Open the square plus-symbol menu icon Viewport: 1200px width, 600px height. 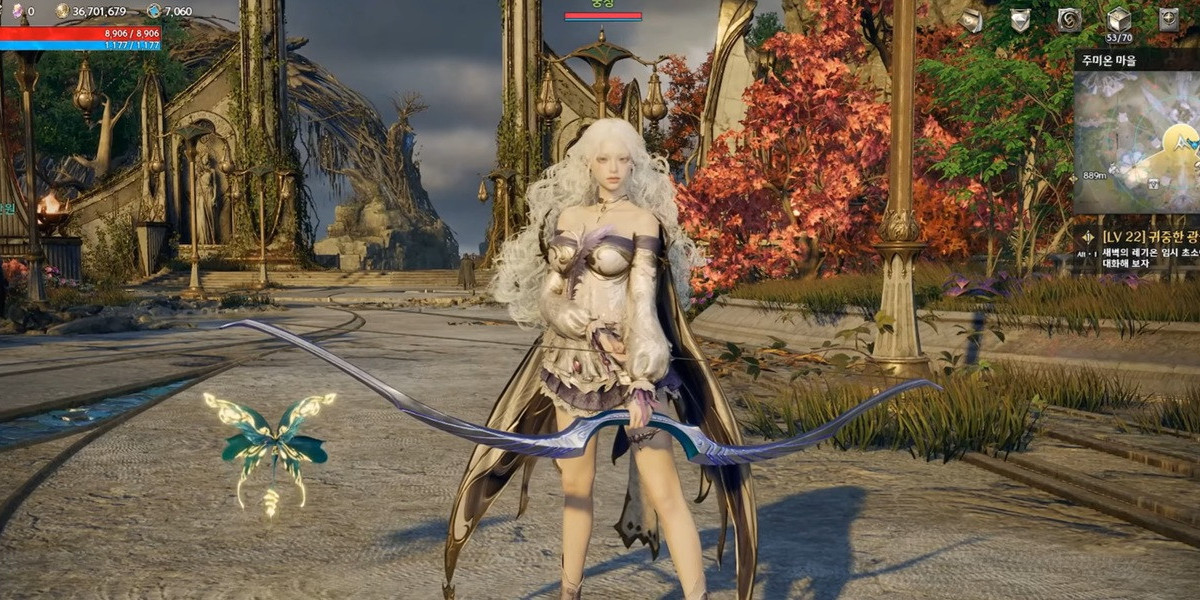coord(1168,19)
